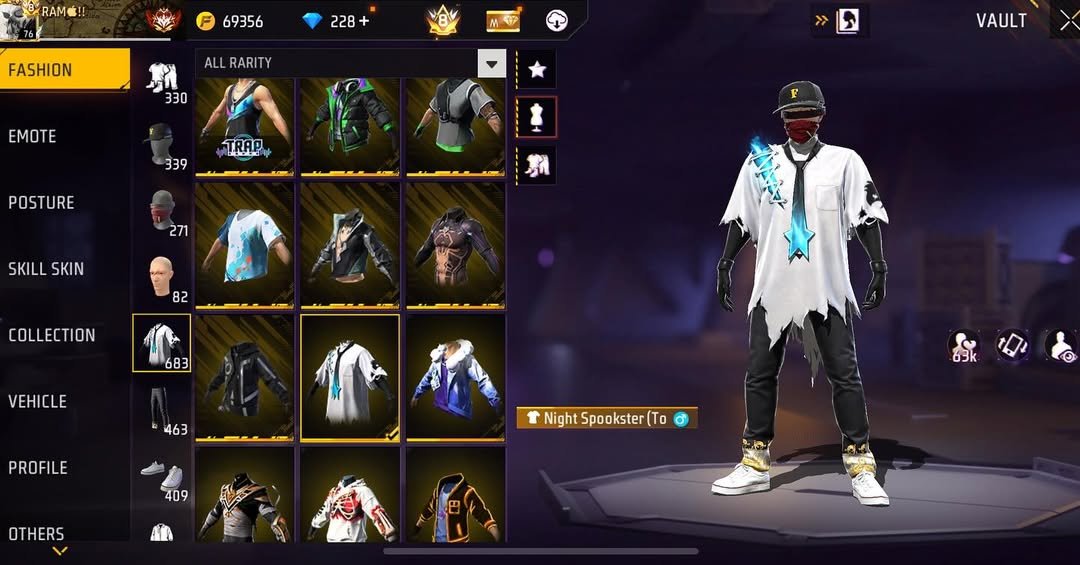Open the Collection section

pyautogui.click(x=52, y=335)
